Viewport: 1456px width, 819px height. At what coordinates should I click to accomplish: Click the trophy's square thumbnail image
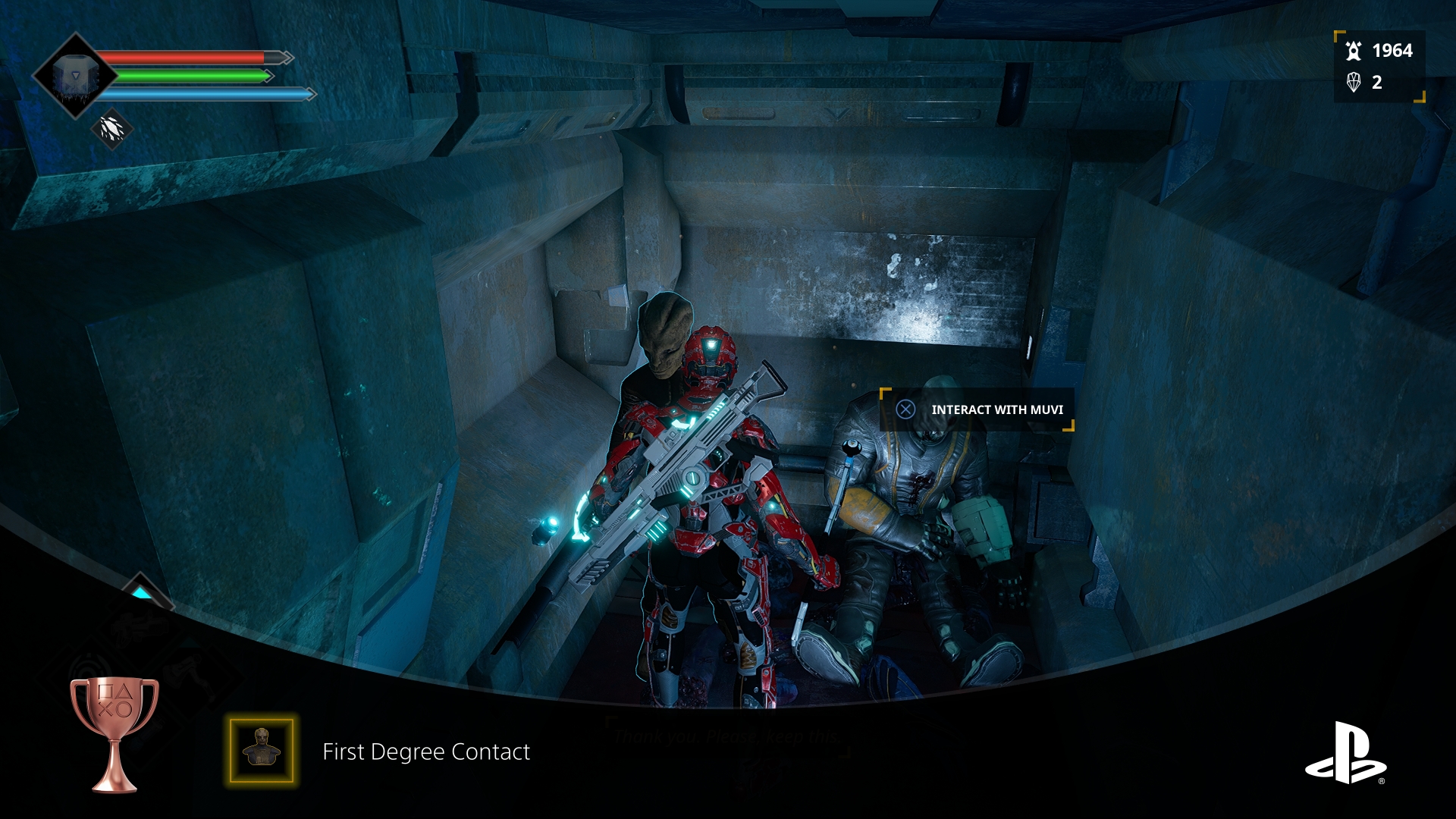(x=262, y=750)
